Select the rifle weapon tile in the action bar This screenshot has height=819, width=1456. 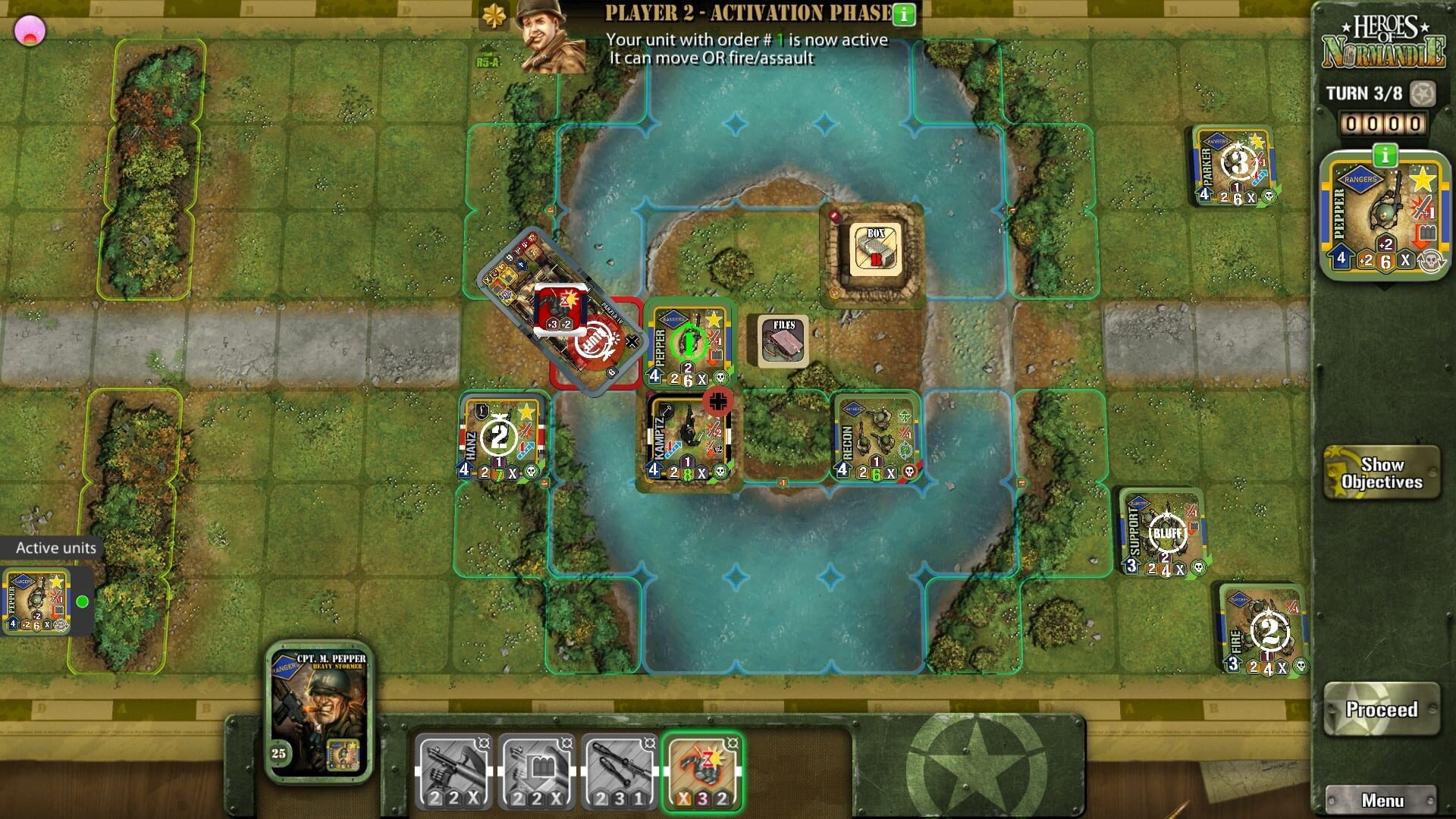[x=453, y=768]
